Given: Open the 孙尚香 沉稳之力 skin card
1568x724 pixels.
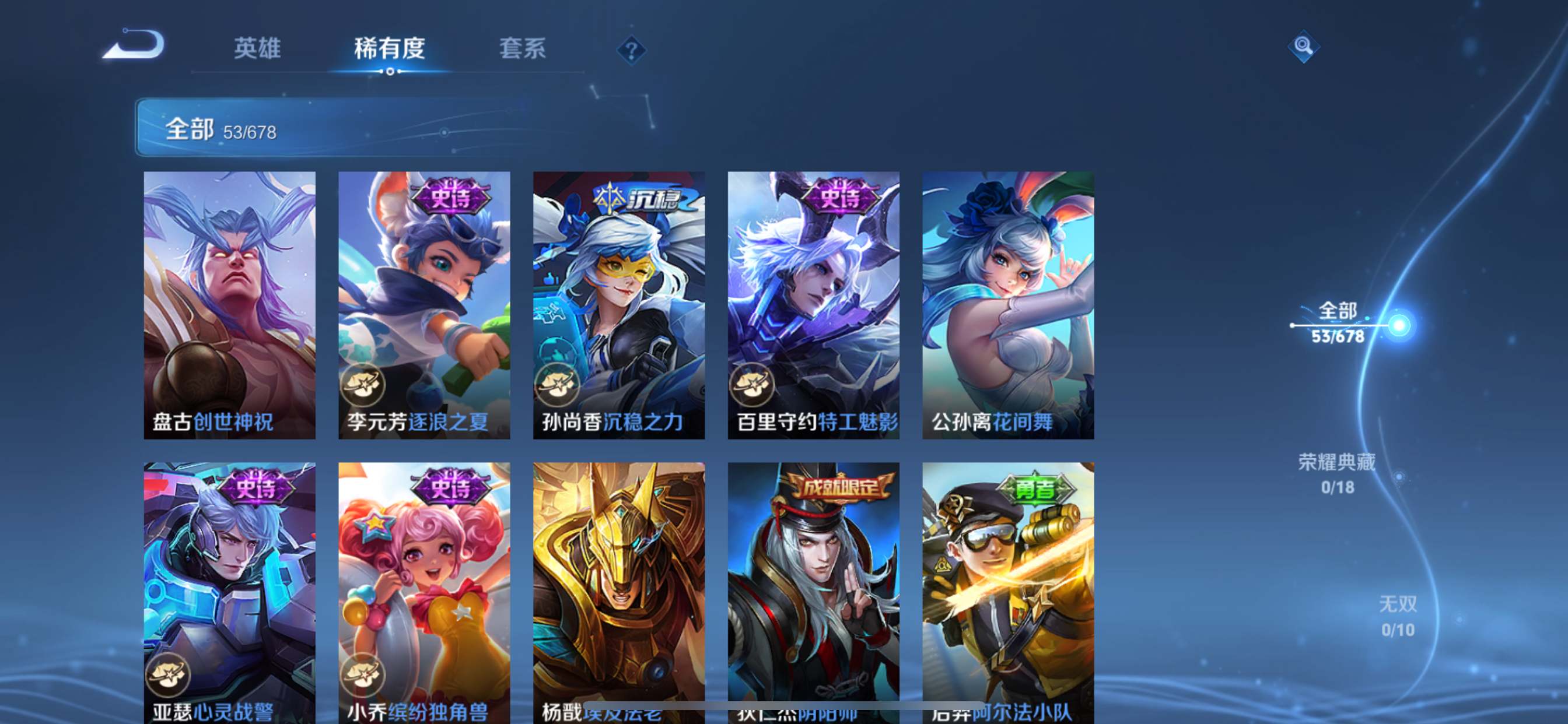Looking at the screenshot, I should coord(619,305).
